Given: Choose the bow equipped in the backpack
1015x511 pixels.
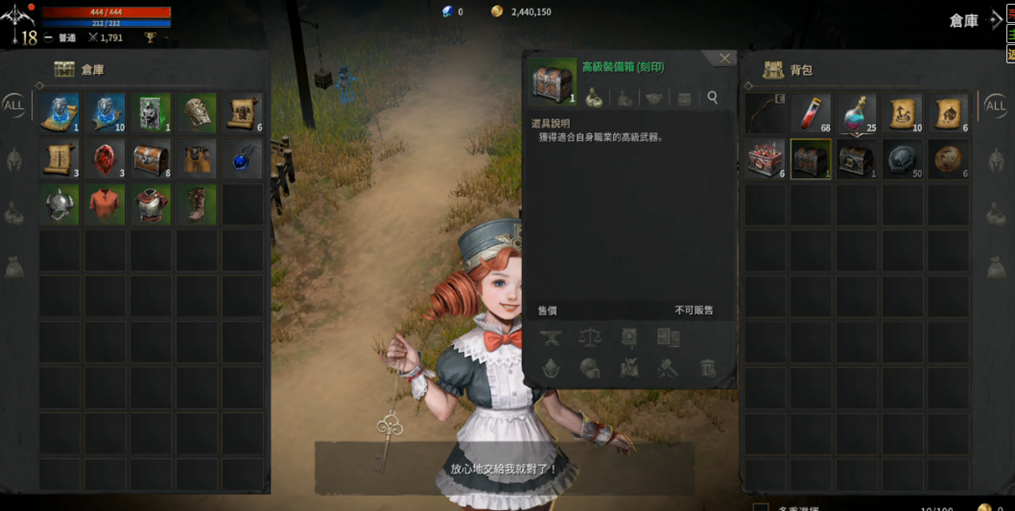Looking at the screenshot, I should [x=765, y=114].
